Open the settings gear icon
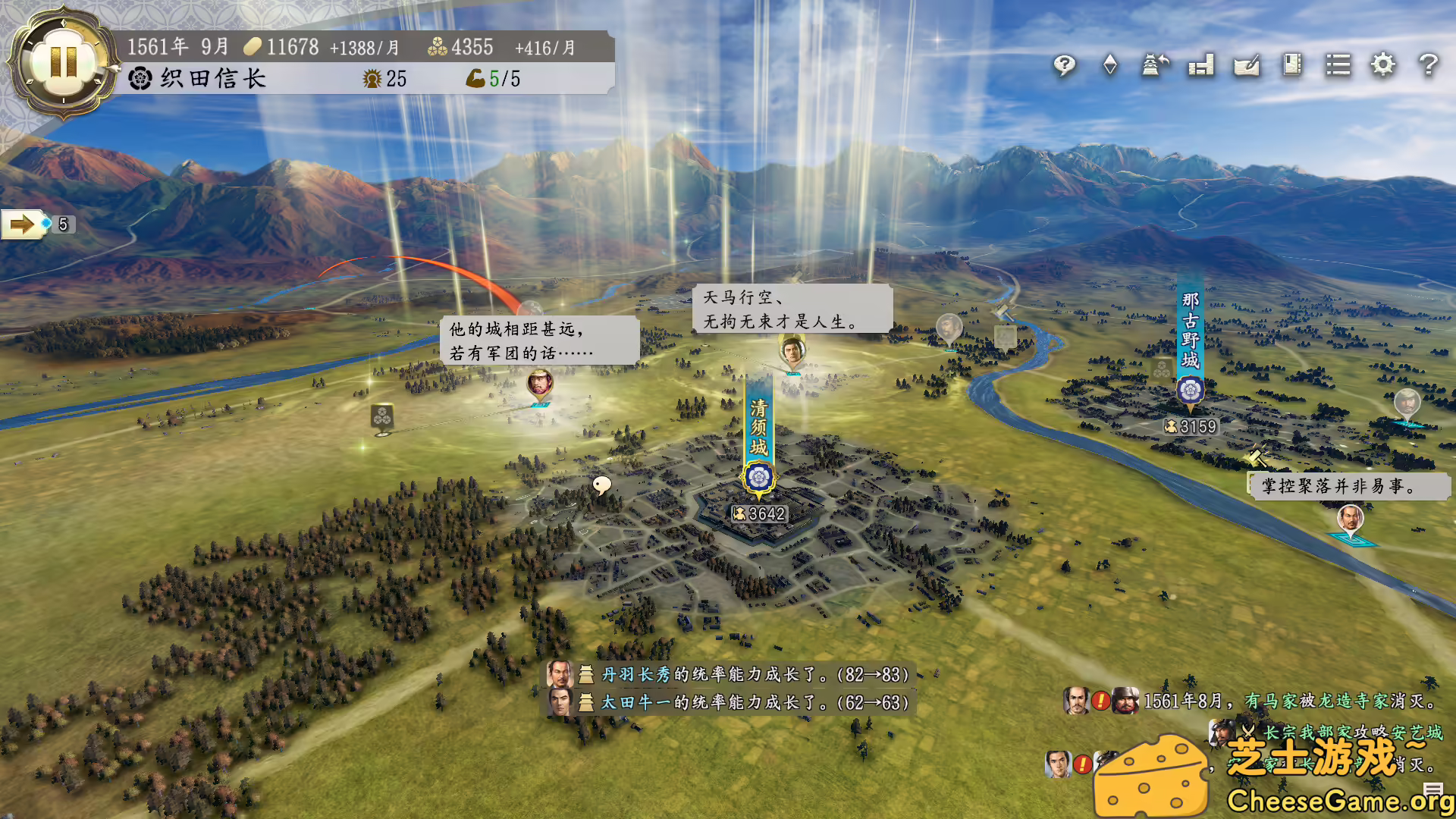1456x819 pixels. pyautogui.click(x=1384, y=67)
